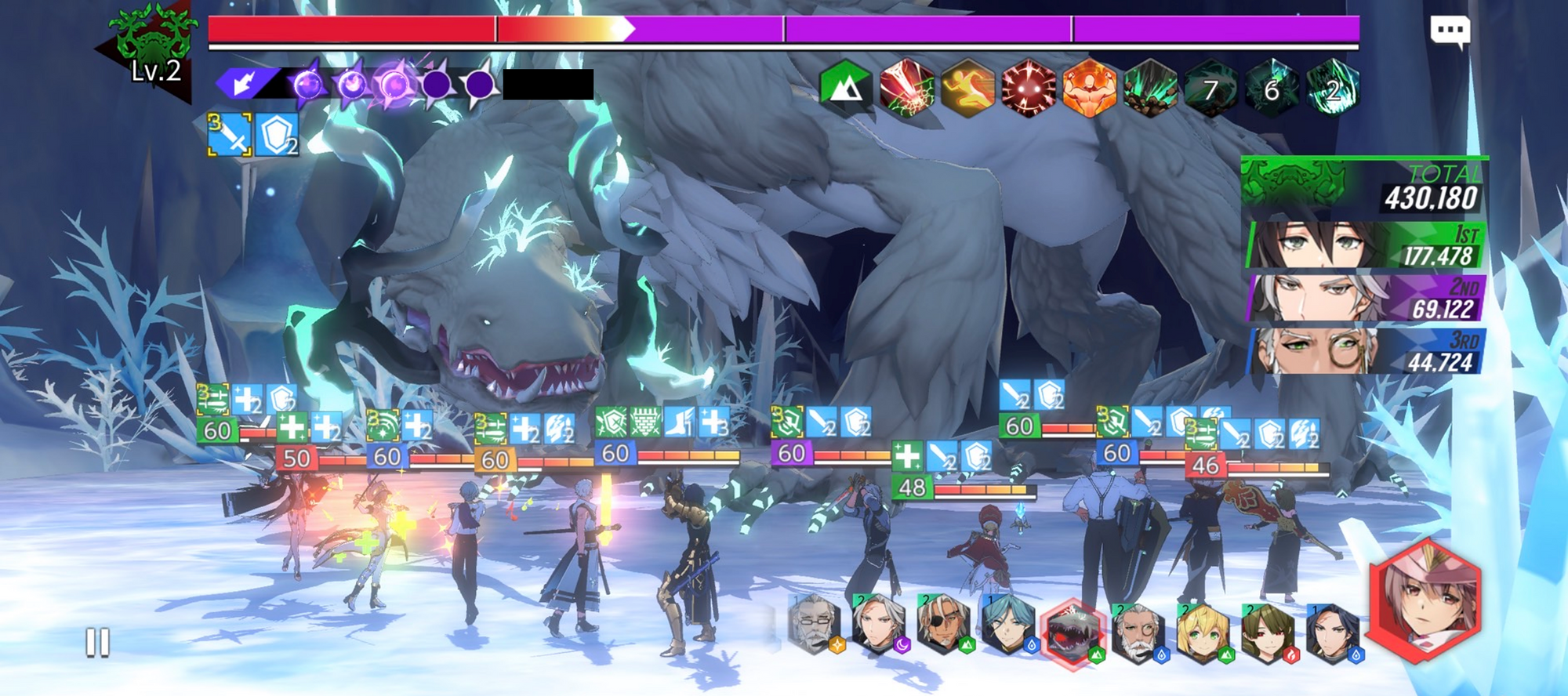
Task: Show the 2nd place damage dealer entry
Action: [x=1365, y=298]
